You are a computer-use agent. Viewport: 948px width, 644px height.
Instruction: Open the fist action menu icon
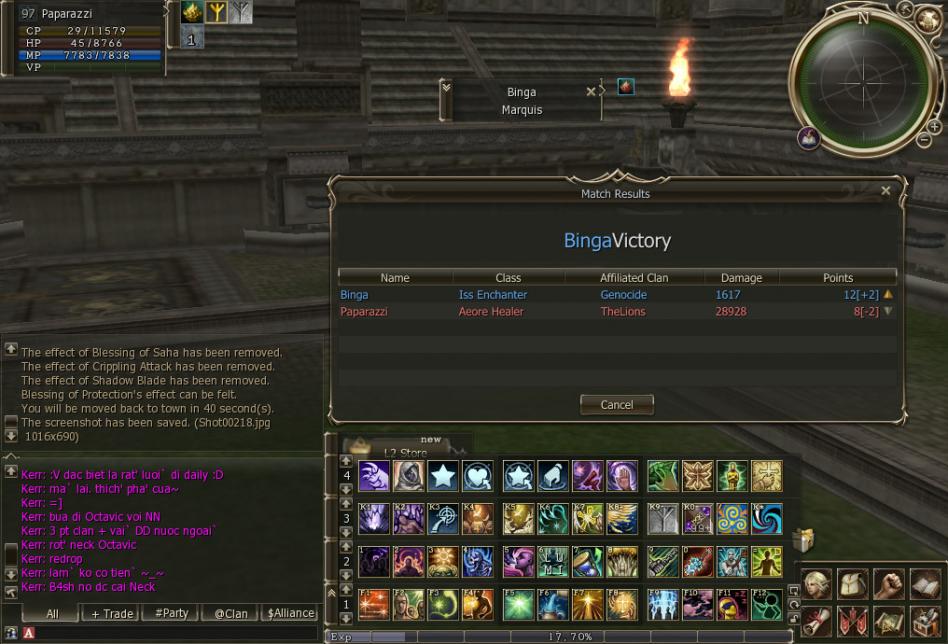888,583
